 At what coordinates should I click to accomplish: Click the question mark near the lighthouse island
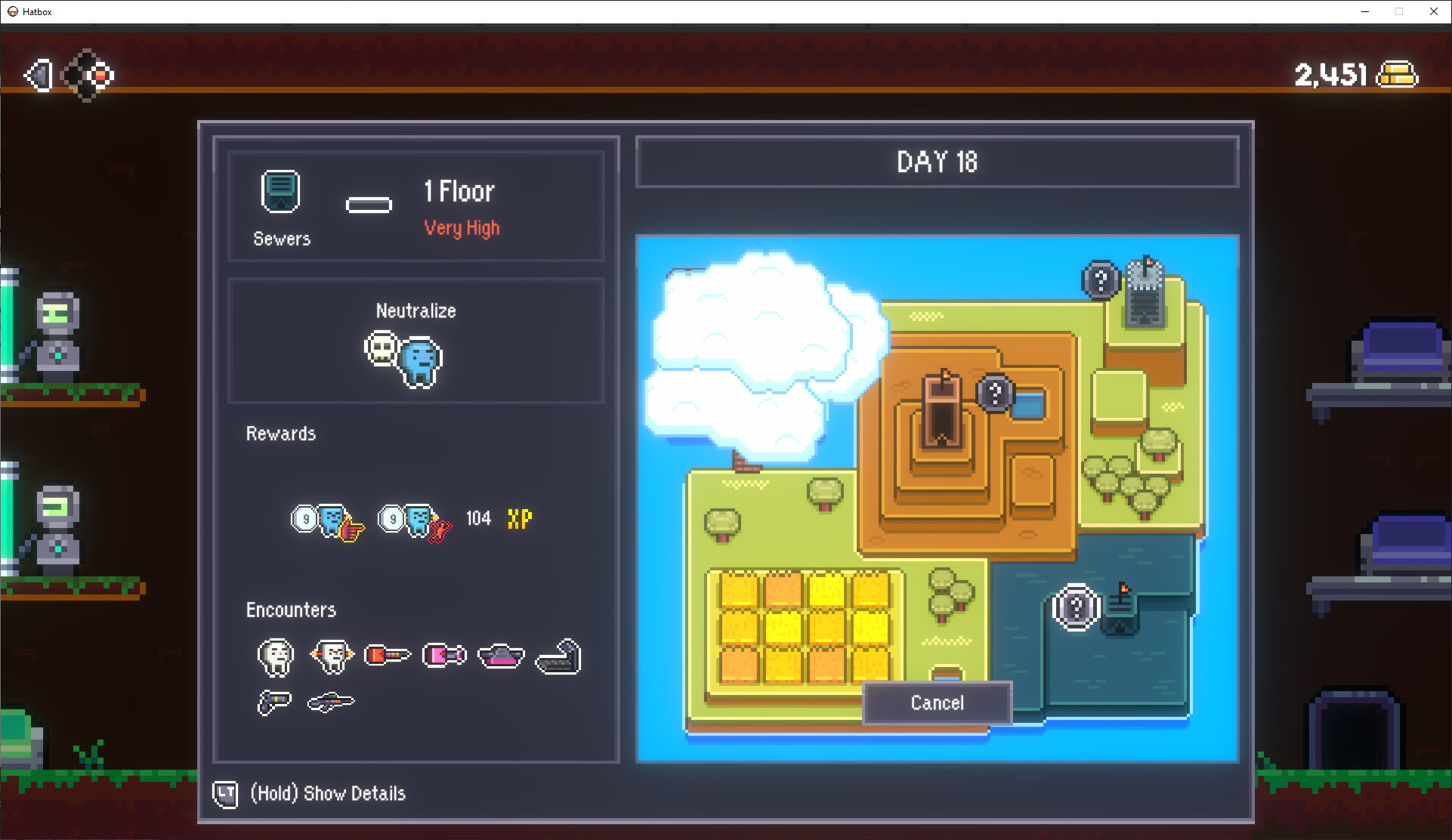click(x=1101, y=281)
